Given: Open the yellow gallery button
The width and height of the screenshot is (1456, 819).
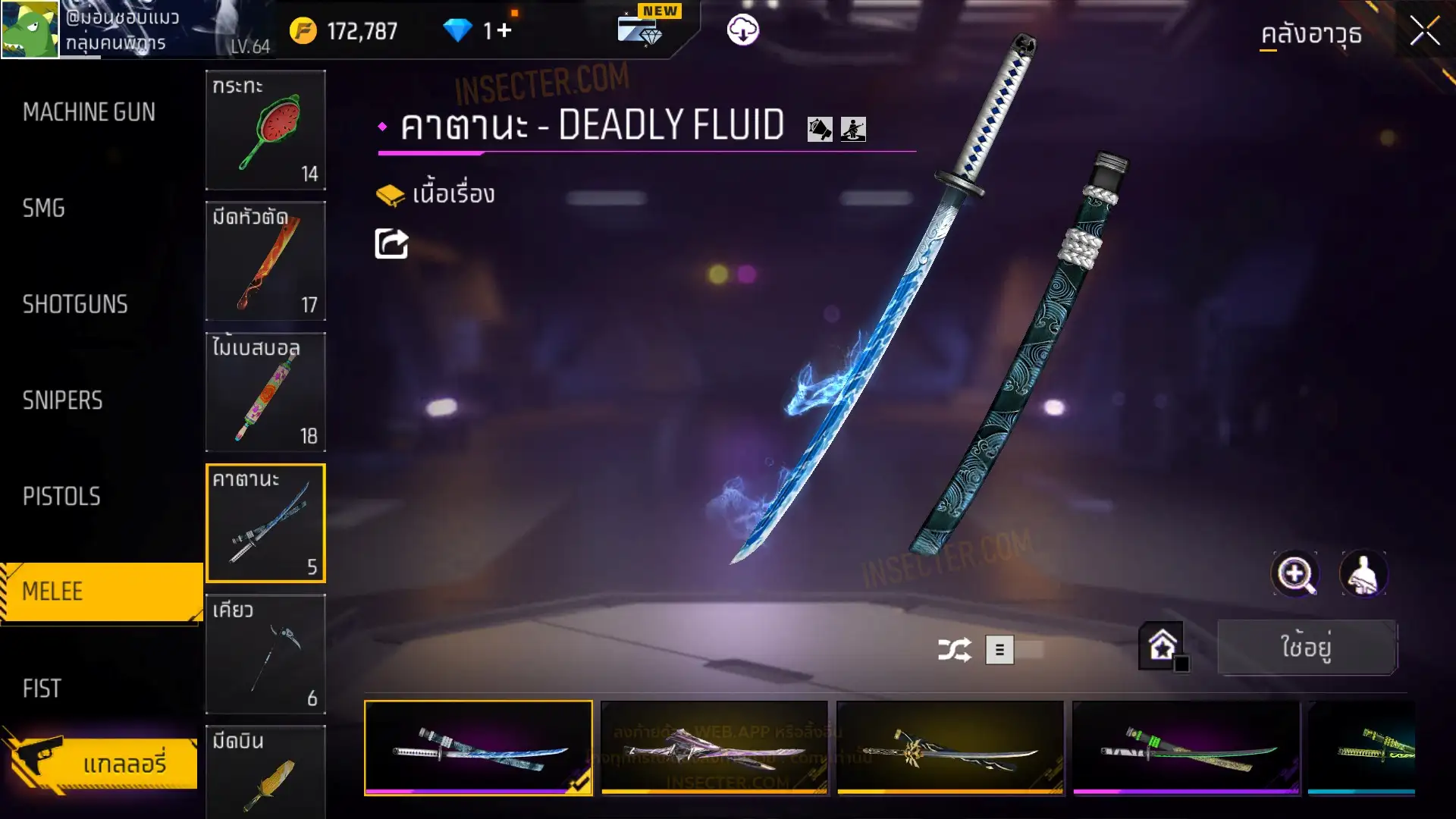Looking at the screenshot, I should coord(102,762).
